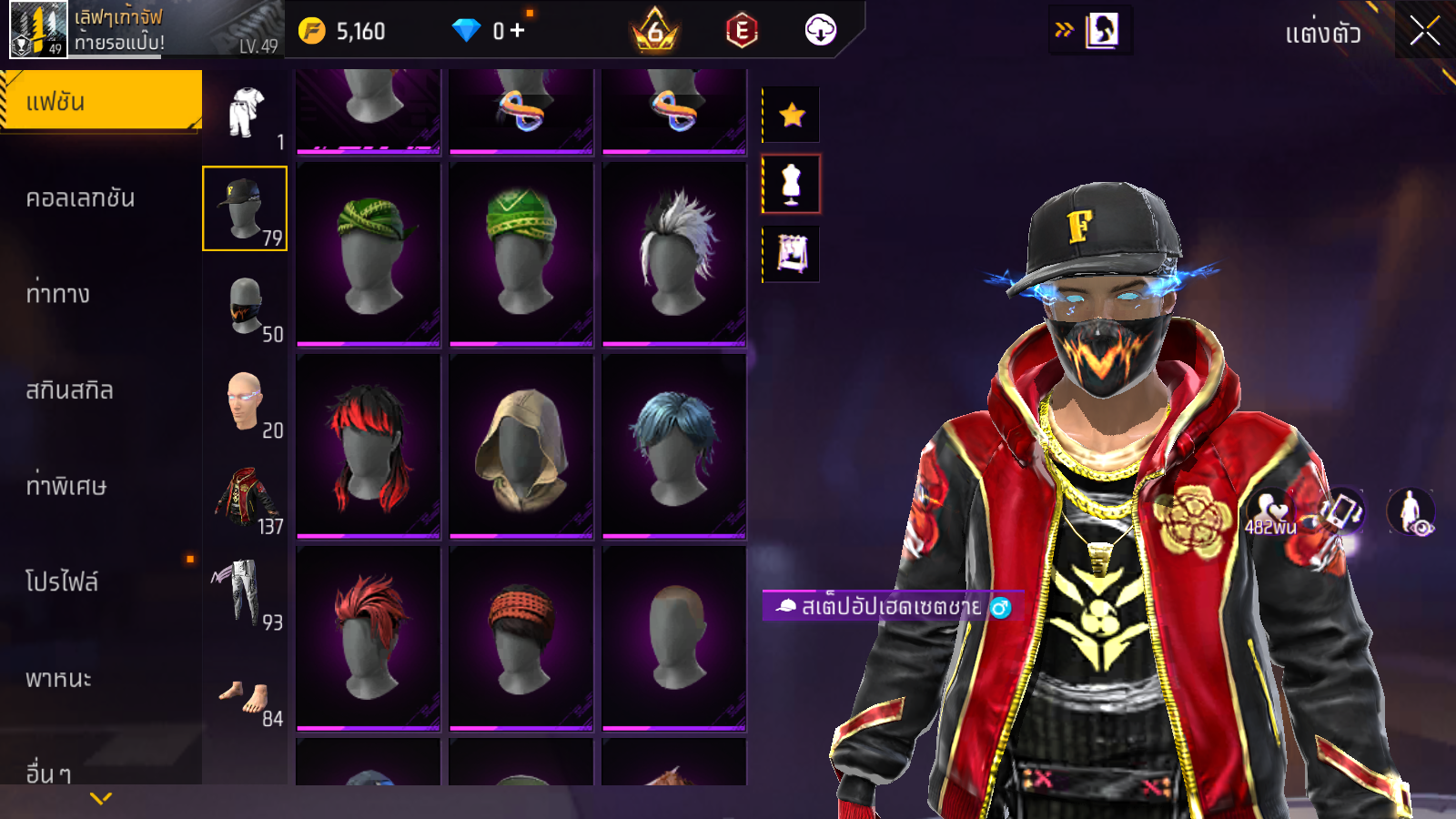Screen dimensions: 1456x819
Task: Select the สกินสกิล skill skin tab
Action: click(69, 390)
